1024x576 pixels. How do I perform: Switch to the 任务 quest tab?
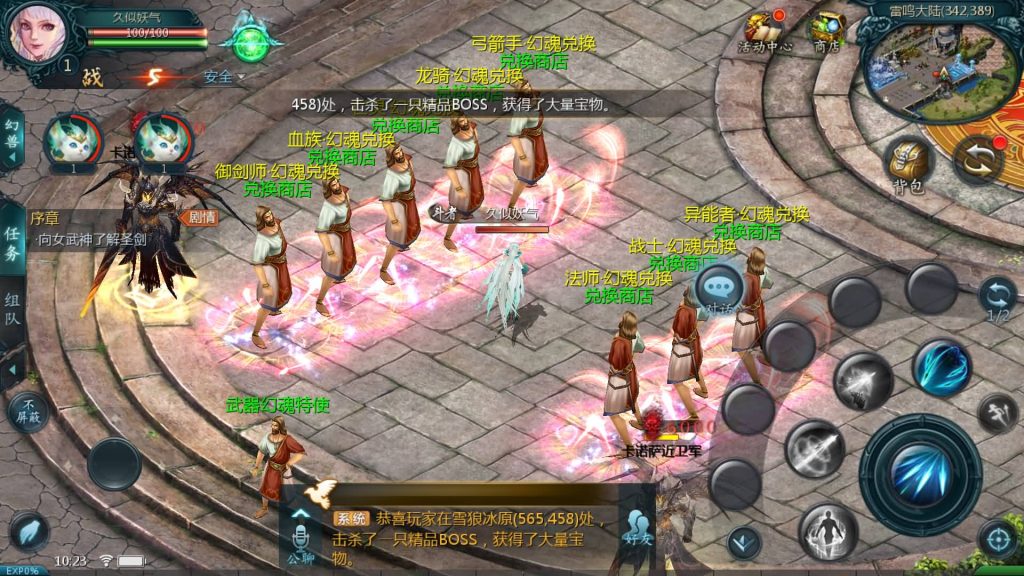click(12, 242)
